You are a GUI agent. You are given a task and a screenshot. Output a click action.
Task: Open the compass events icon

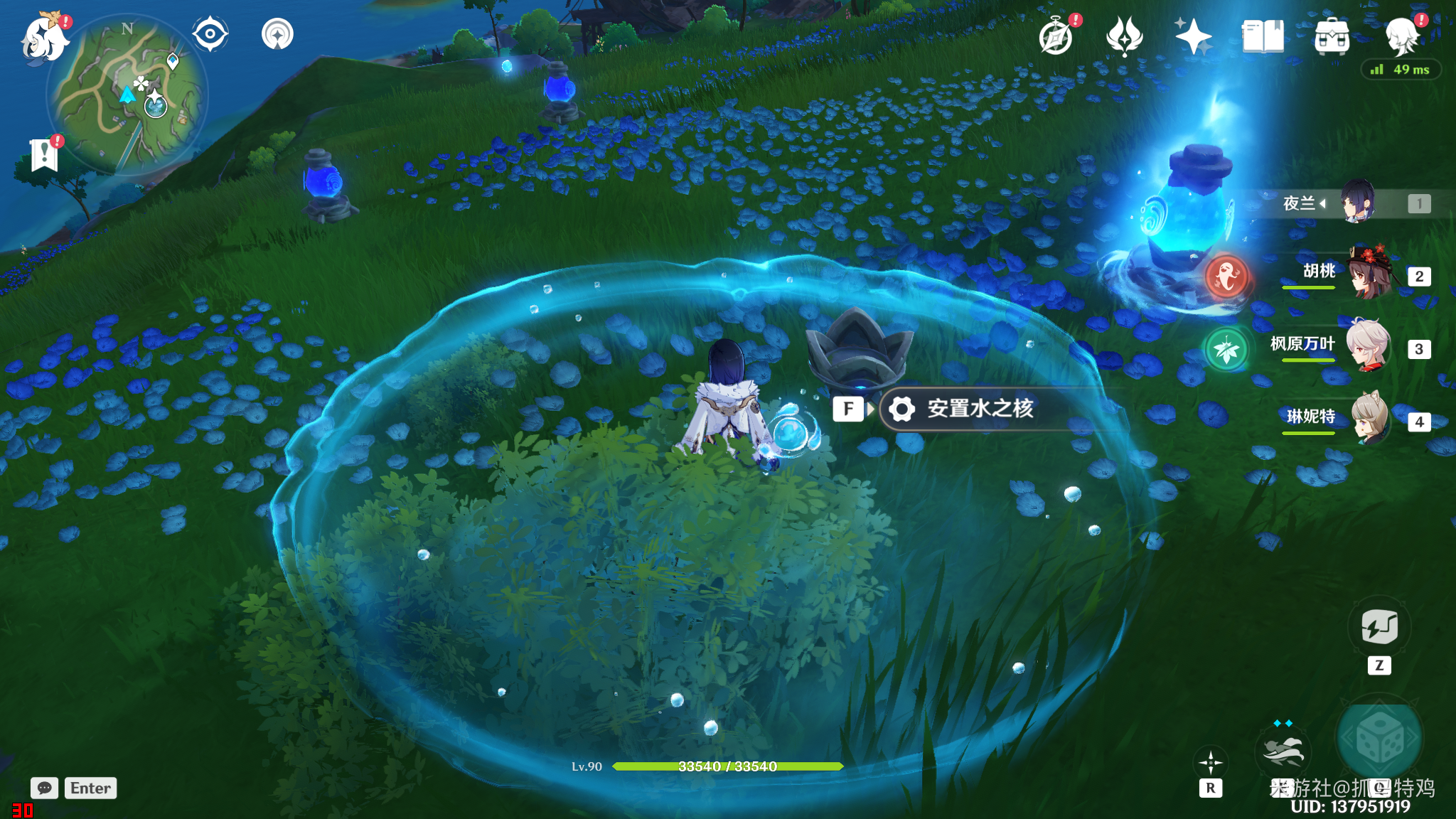click(x=1056, y=37)
